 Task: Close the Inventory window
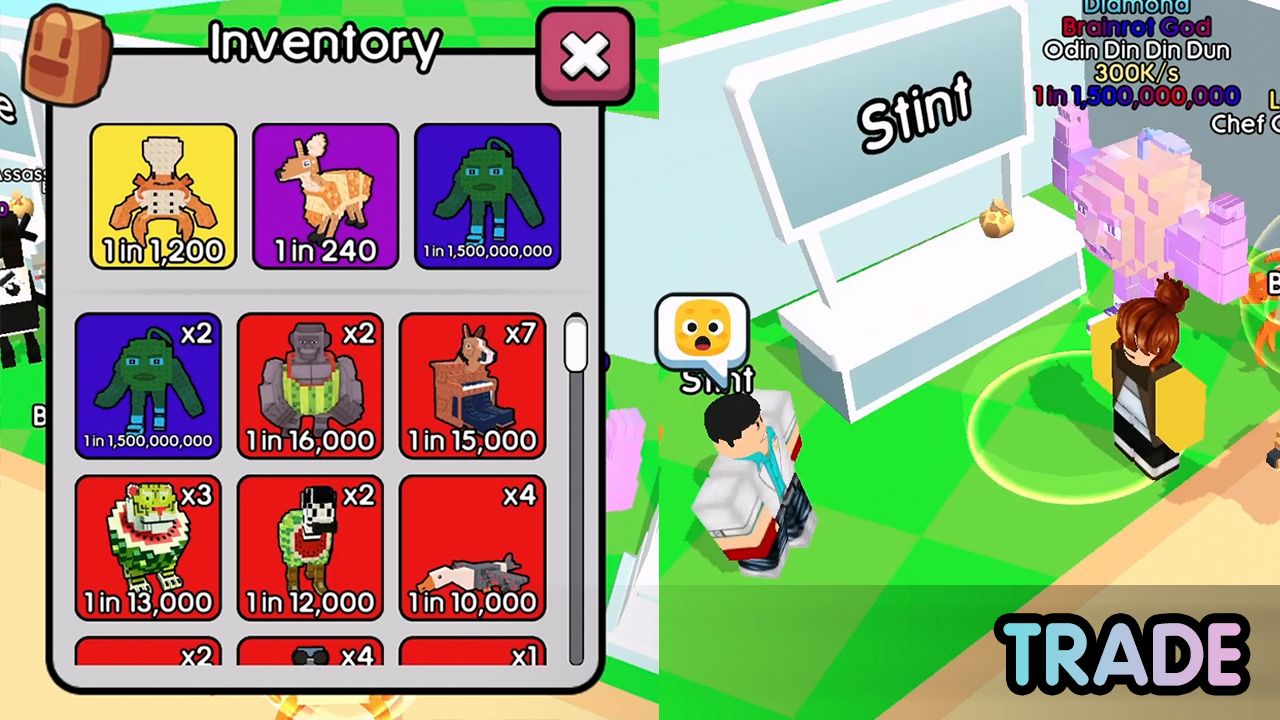585,58
